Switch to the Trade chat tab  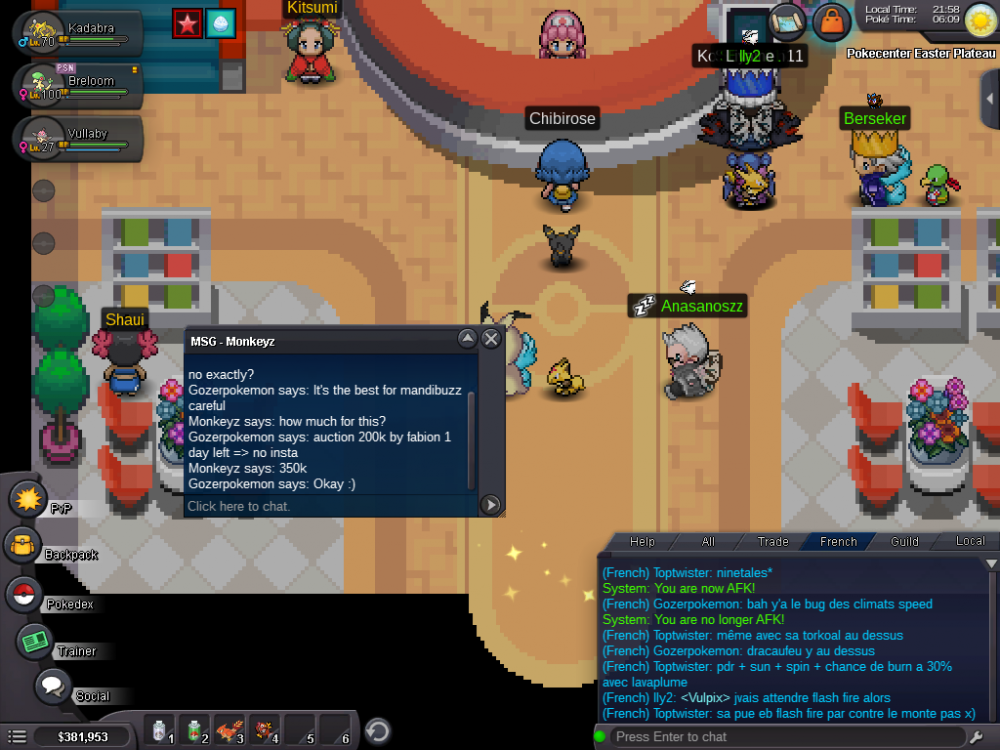tap(772, 541)
